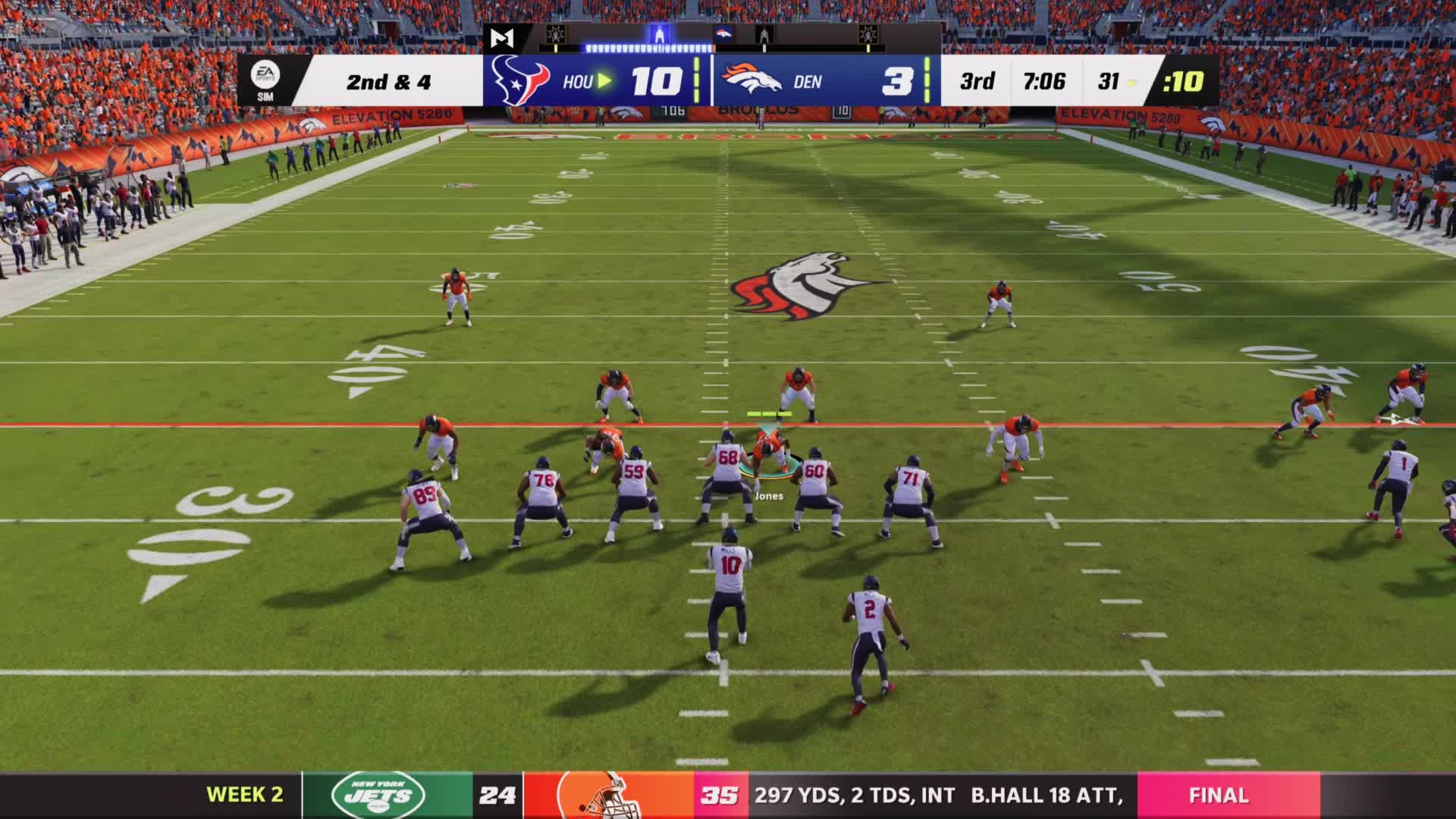This screenshot has width=1456, height=819.
Task: Select the Broncos logo on the momentum meter
Action: [723, 34]
